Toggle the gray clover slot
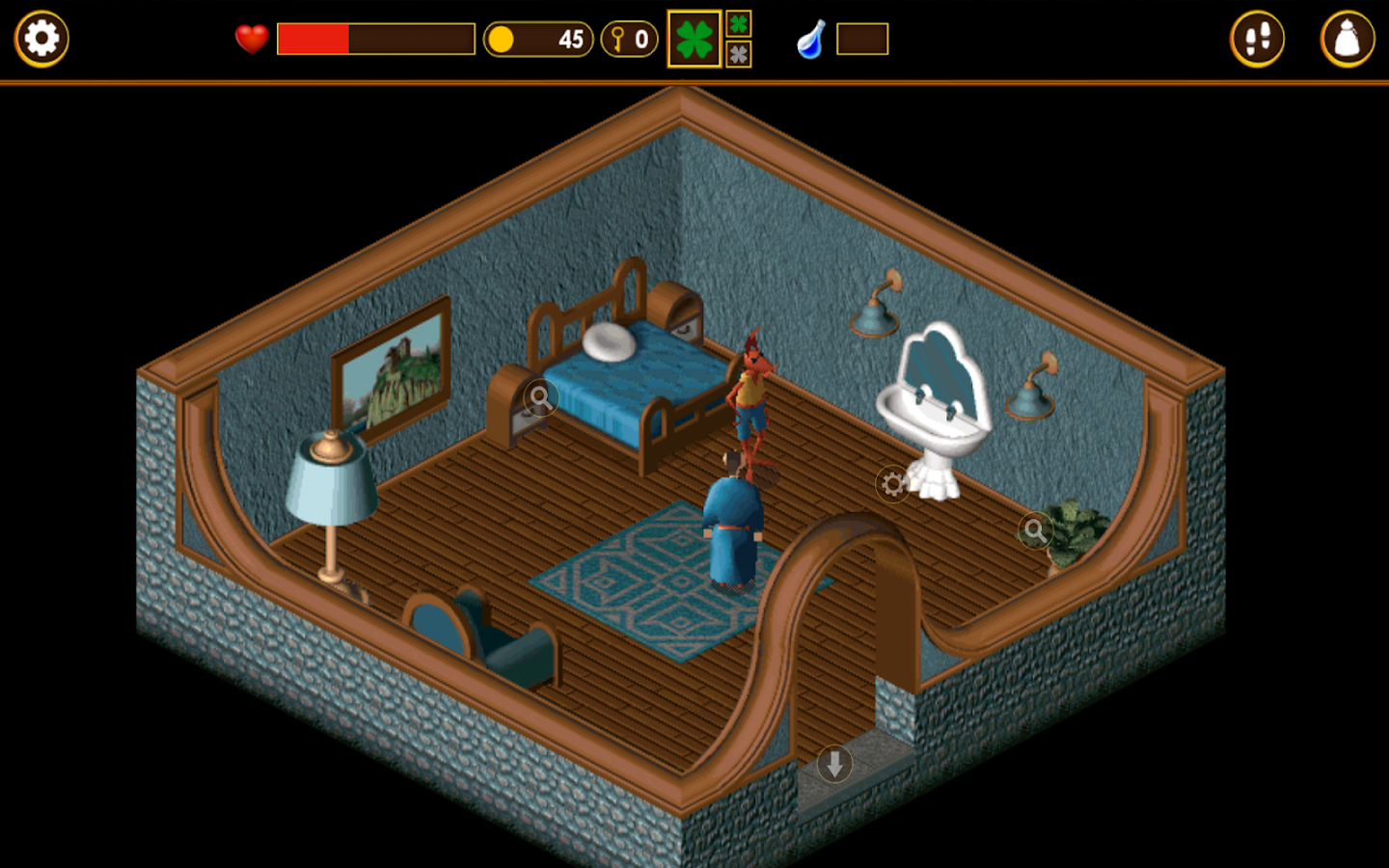This screenshot has width=1389, height=868. pyautogui.click(x=738, y=56)
